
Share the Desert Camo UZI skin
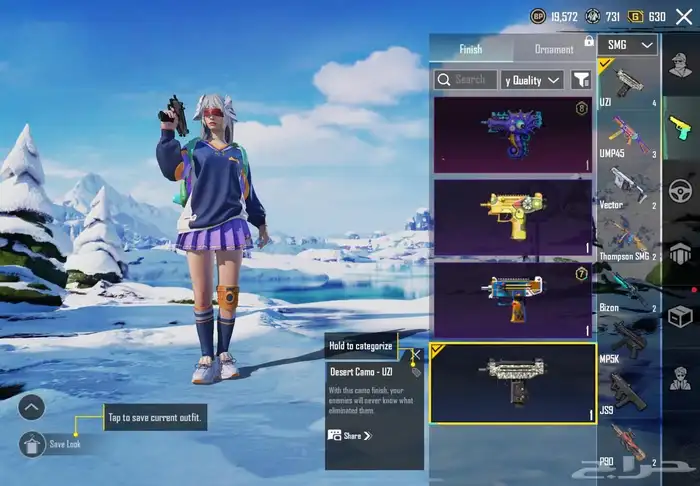pyautogui.click(x=350, y=436)
